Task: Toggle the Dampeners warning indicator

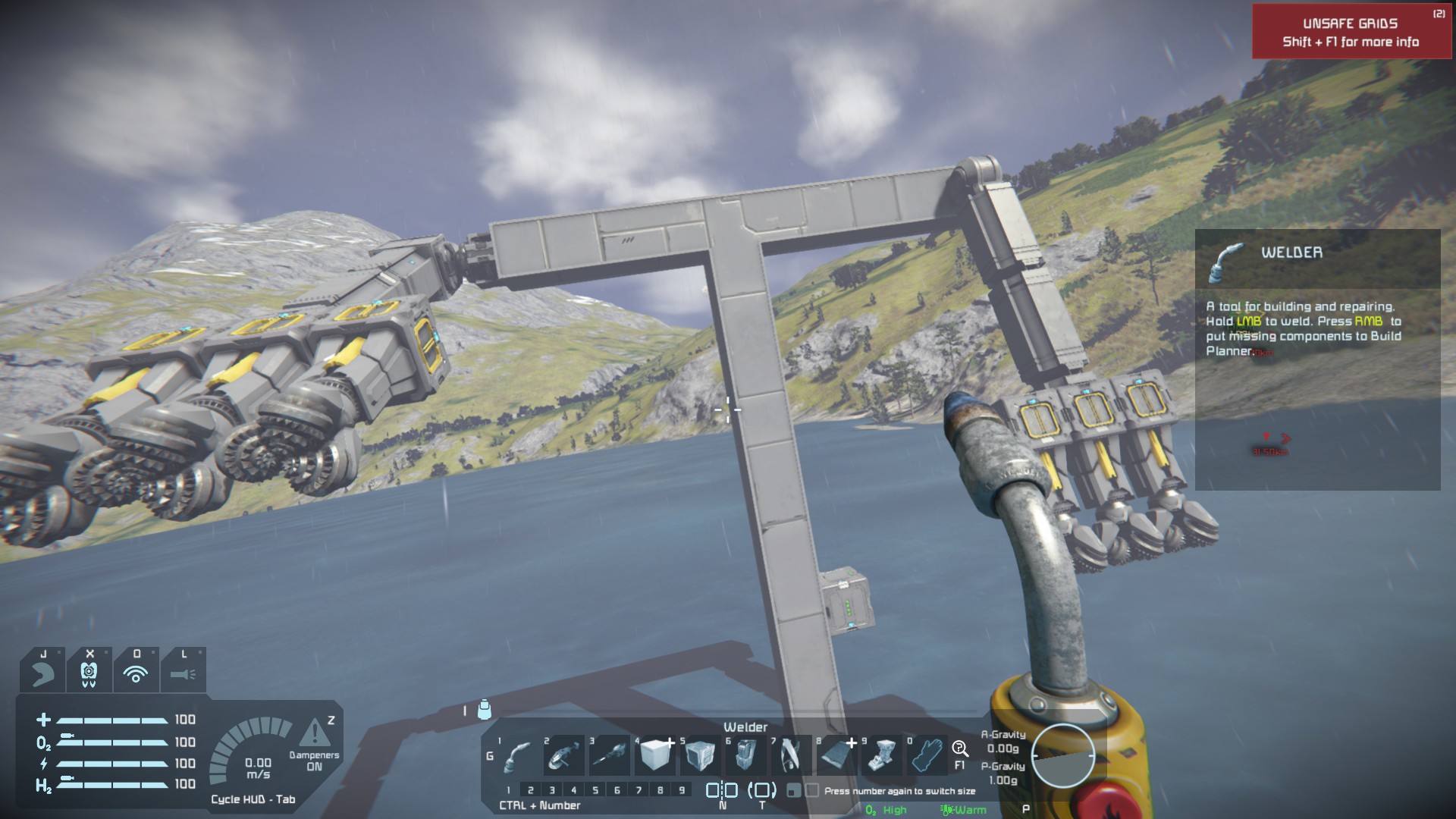Action: pyautogui.click(x=314, y=733)
